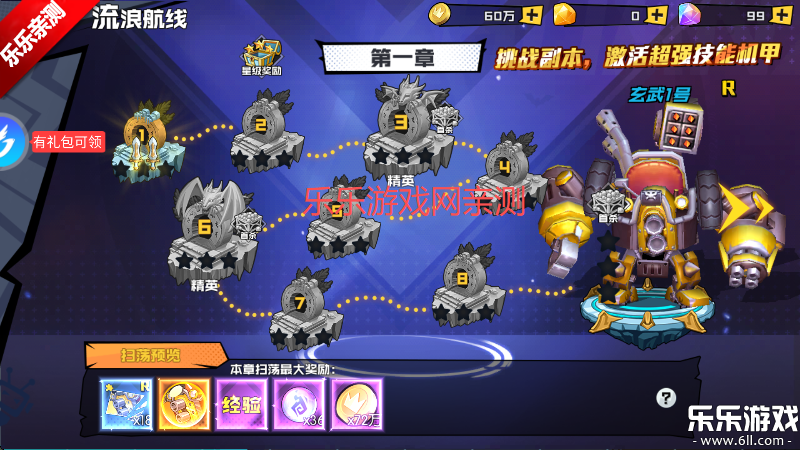View the 经验 experience reward
Screen dimensions: 800x450
click(x=240, y=405)
